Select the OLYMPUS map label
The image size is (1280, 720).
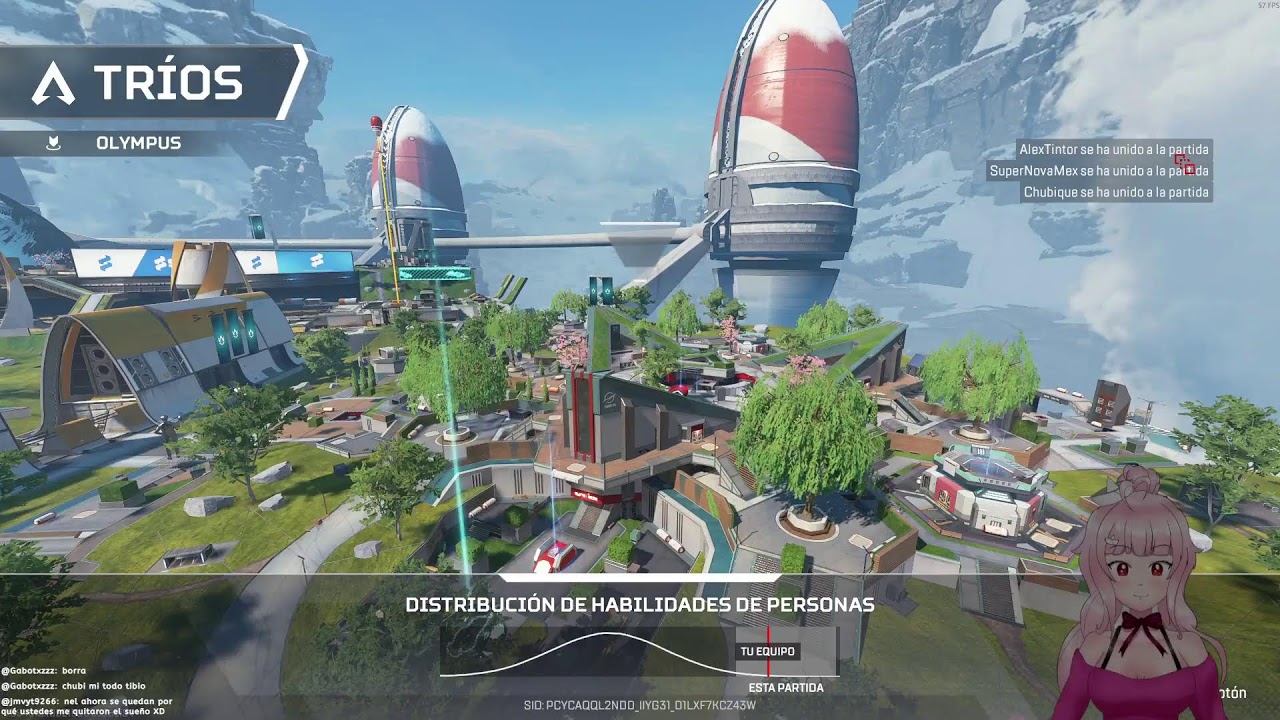[x=138, y=143]
